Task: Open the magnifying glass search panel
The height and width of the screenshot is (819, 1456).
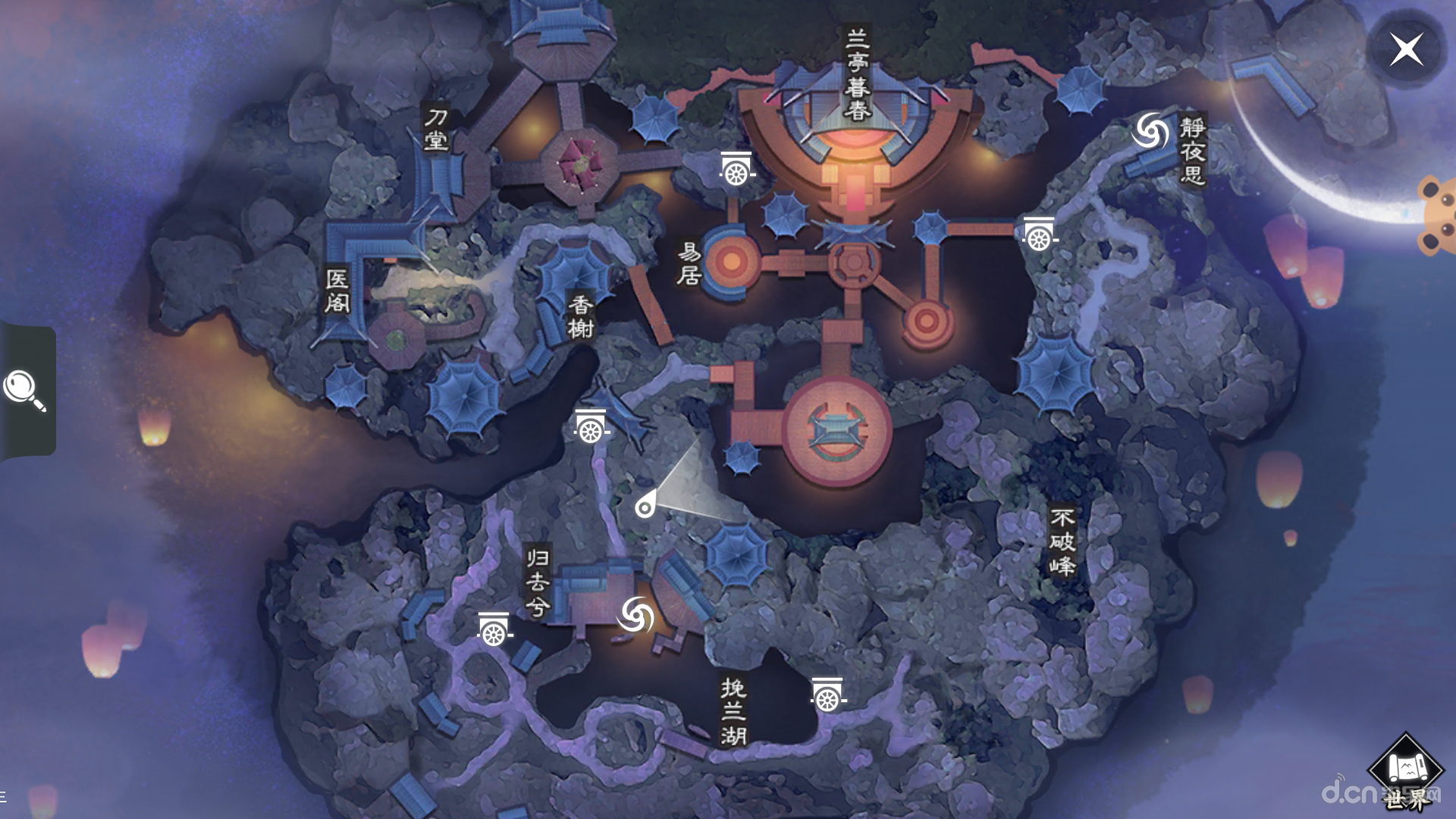Action: (x=25, y=390)
